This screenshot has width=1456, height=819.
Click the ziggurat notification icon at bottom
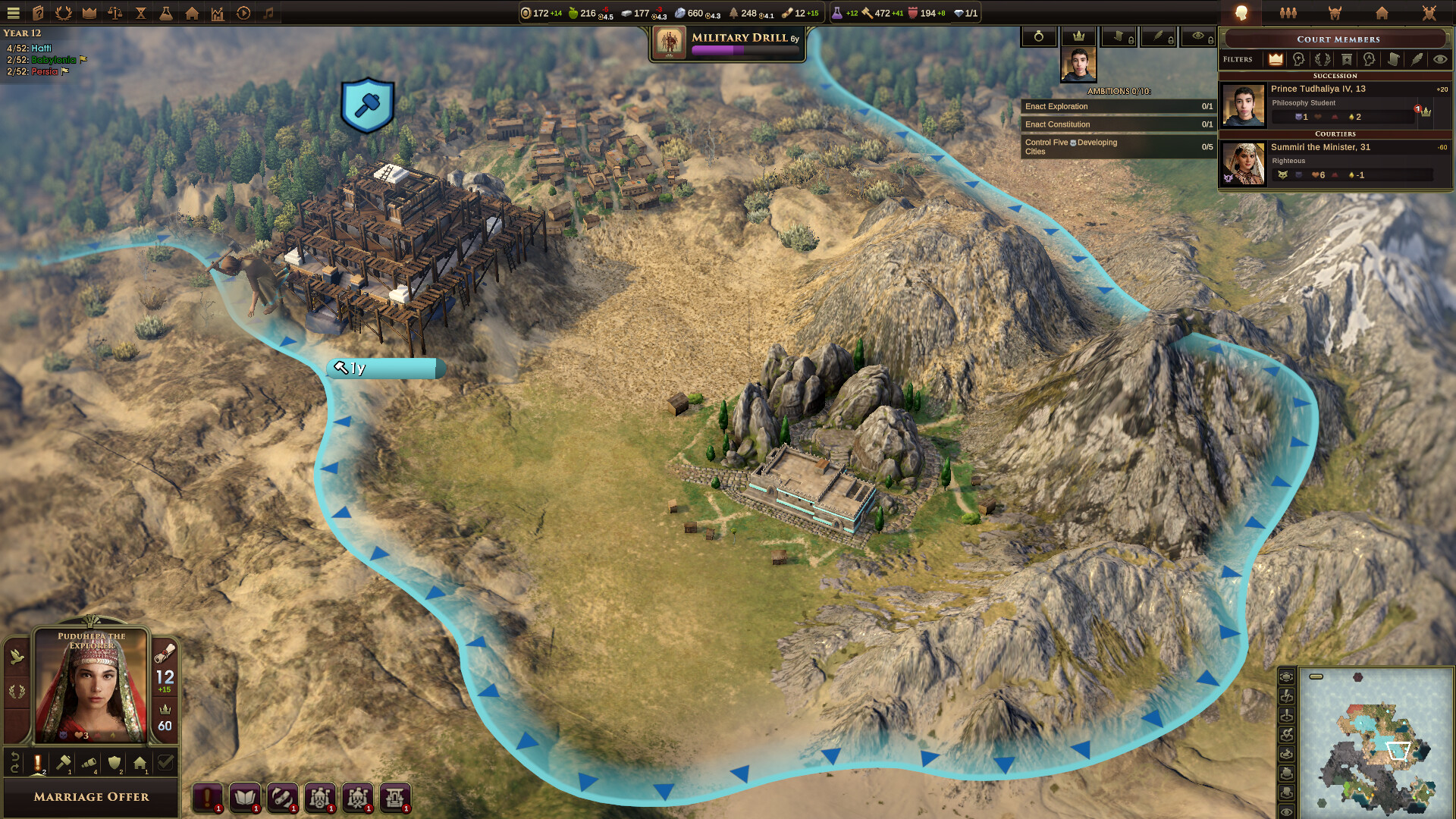[395, 797]
